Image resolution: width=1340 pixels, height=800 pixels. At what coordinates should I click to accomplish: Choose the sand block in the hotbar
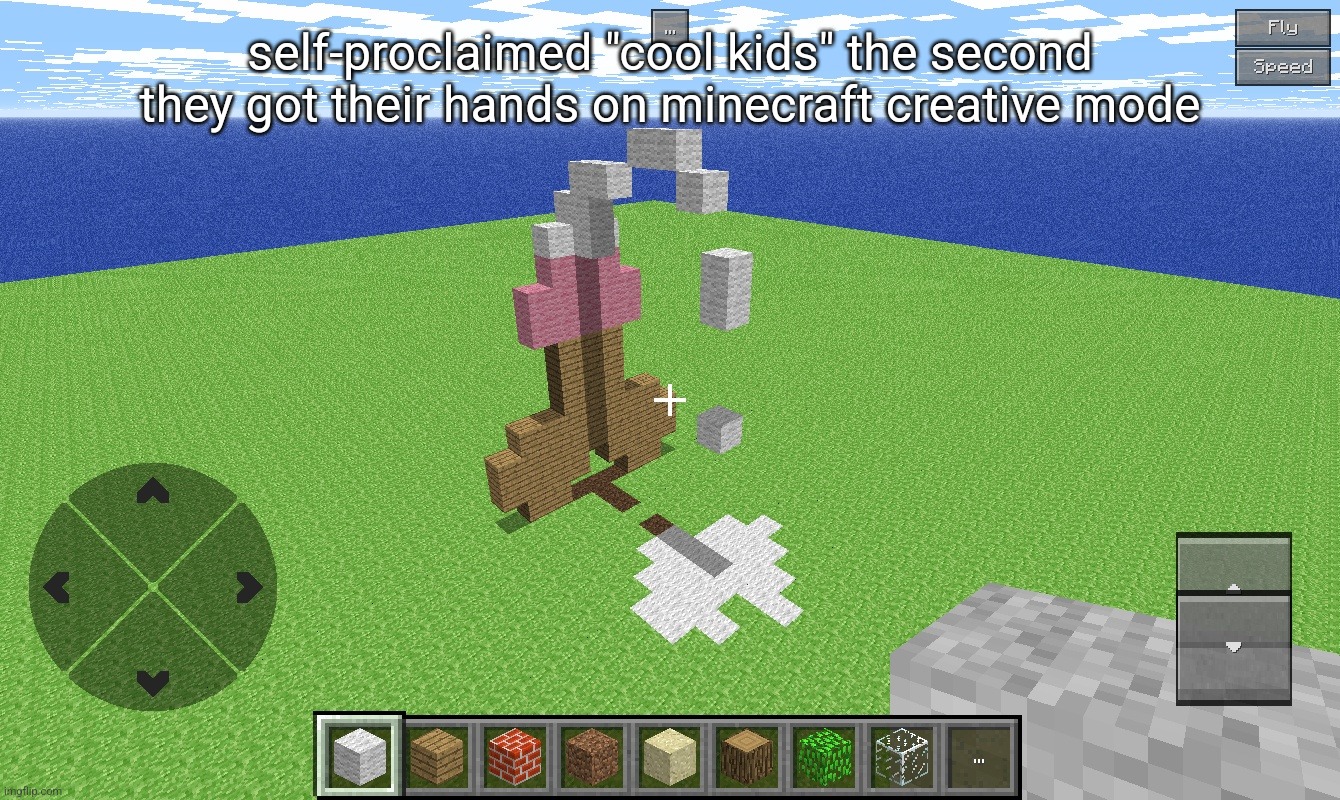click(668, 757)
